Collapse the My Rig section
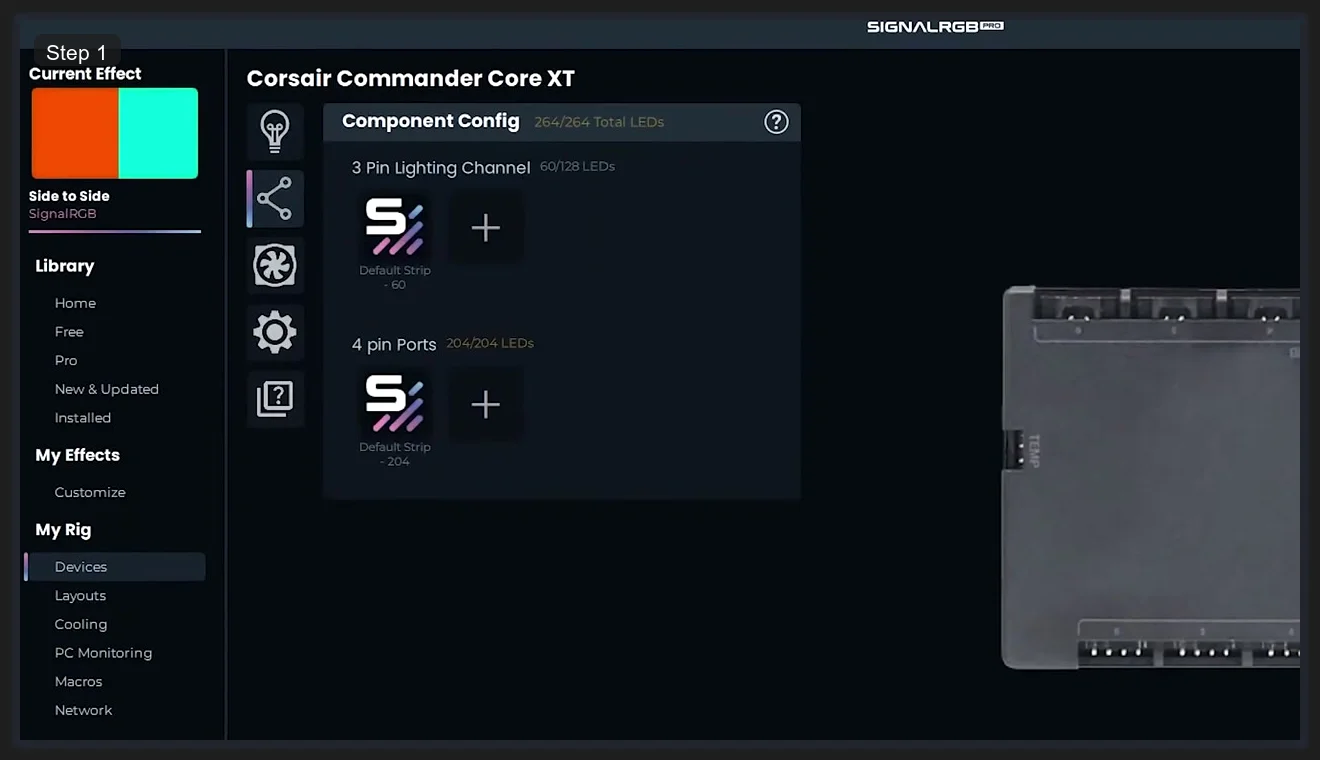Viewport: 1320px width, 760px height. click(62, 530)
